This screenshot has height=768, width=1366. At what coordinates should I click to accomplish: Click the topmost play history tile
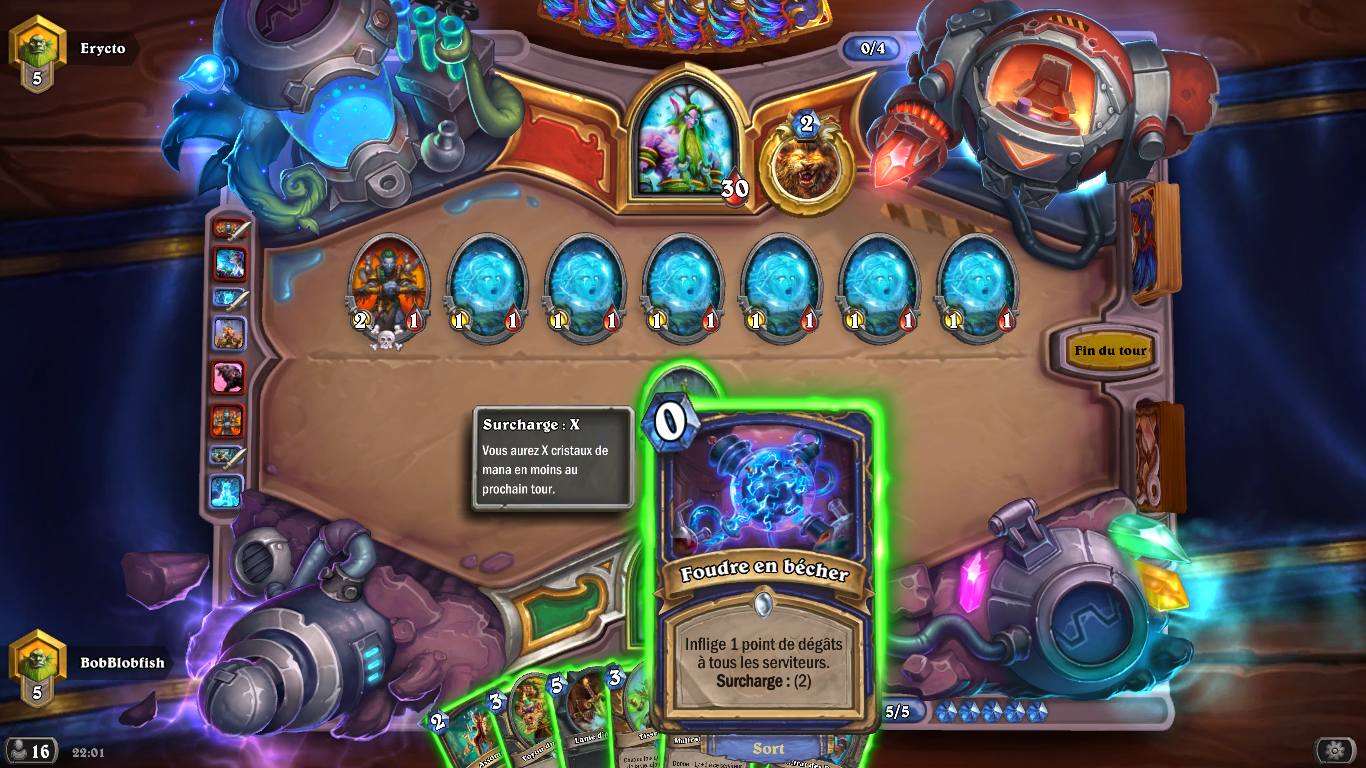227,228
